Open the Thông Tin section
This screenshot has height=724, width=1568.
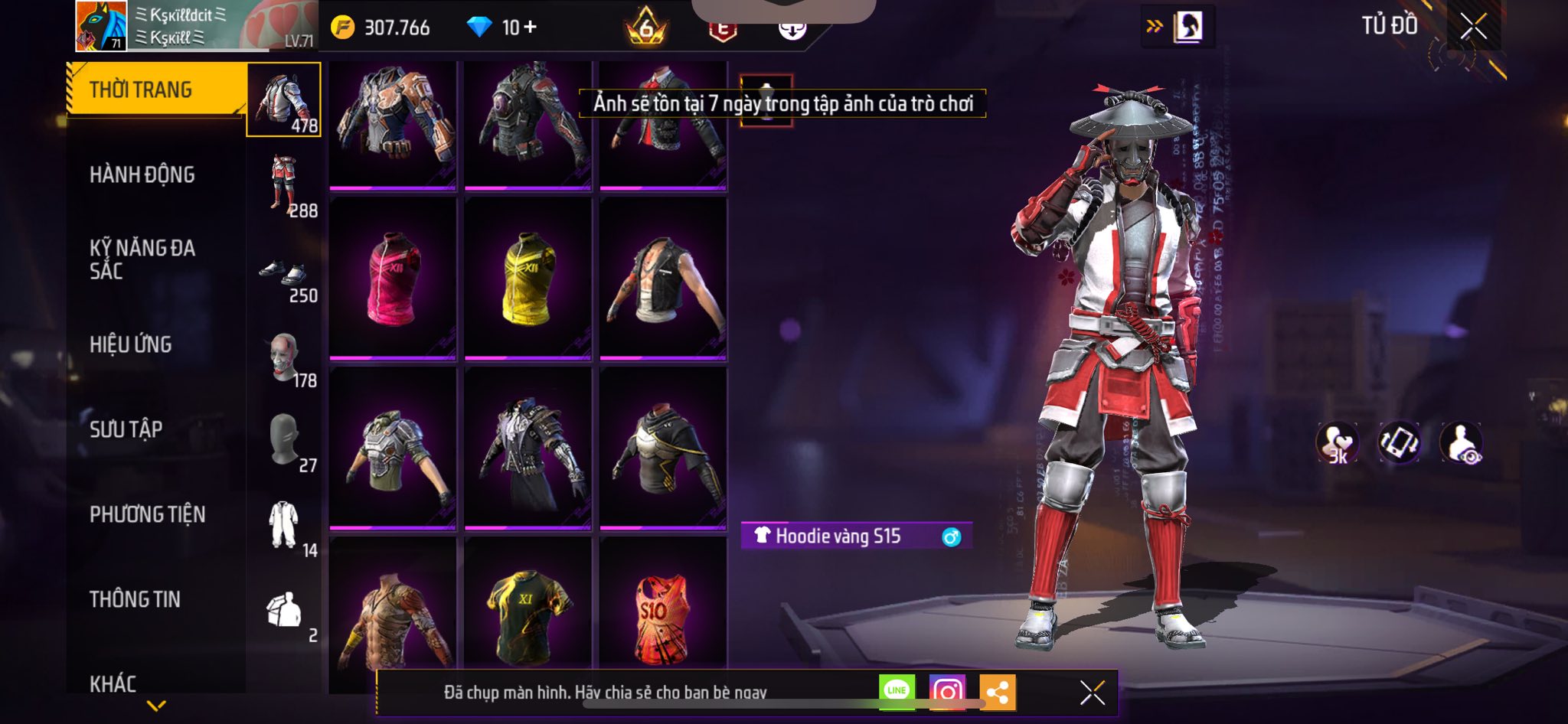pyautogui.click(x=135, y=599)
